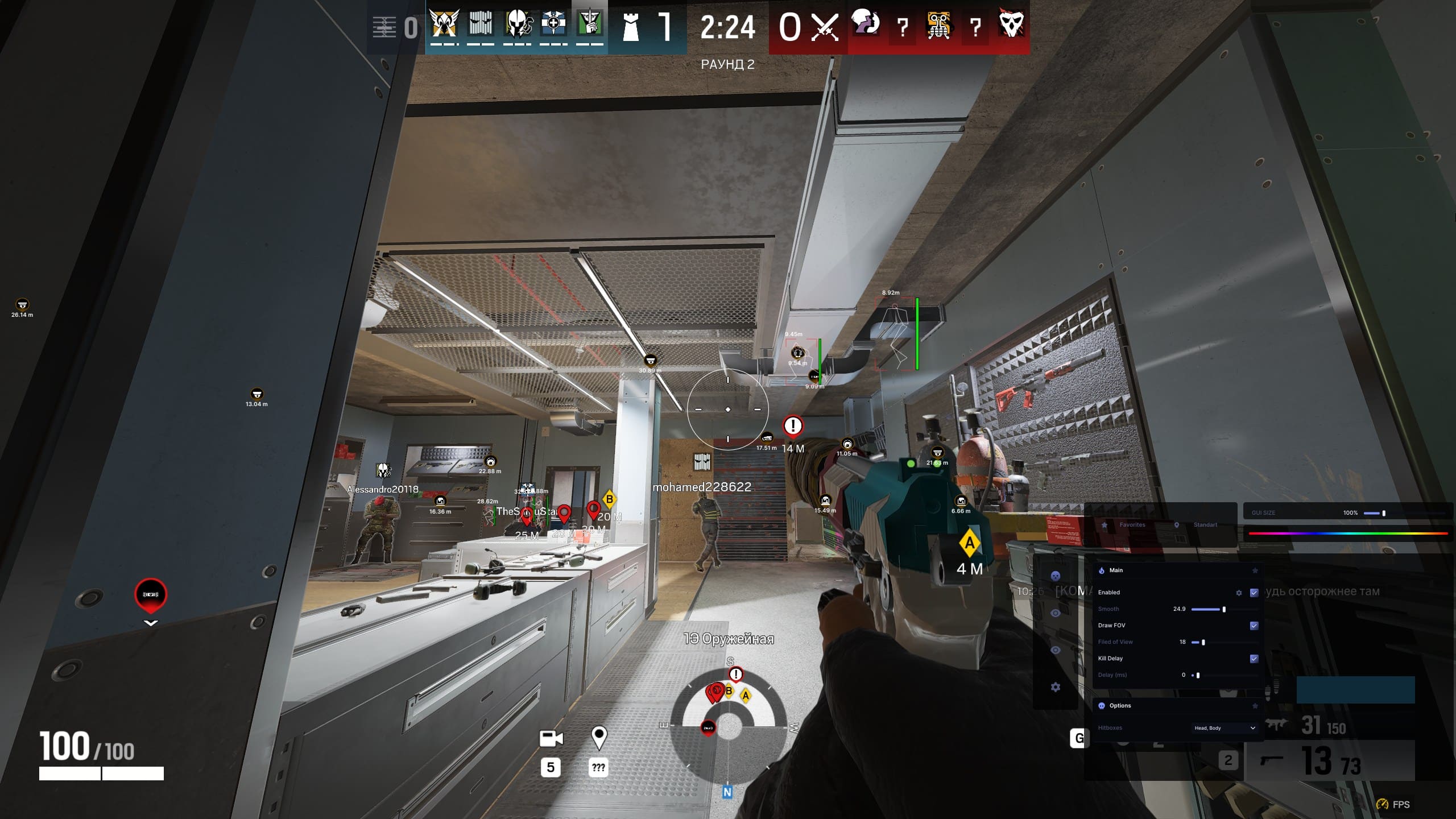
Task: Click the question mark for the unrevealed enemy operator
Action: click(903, 26)
